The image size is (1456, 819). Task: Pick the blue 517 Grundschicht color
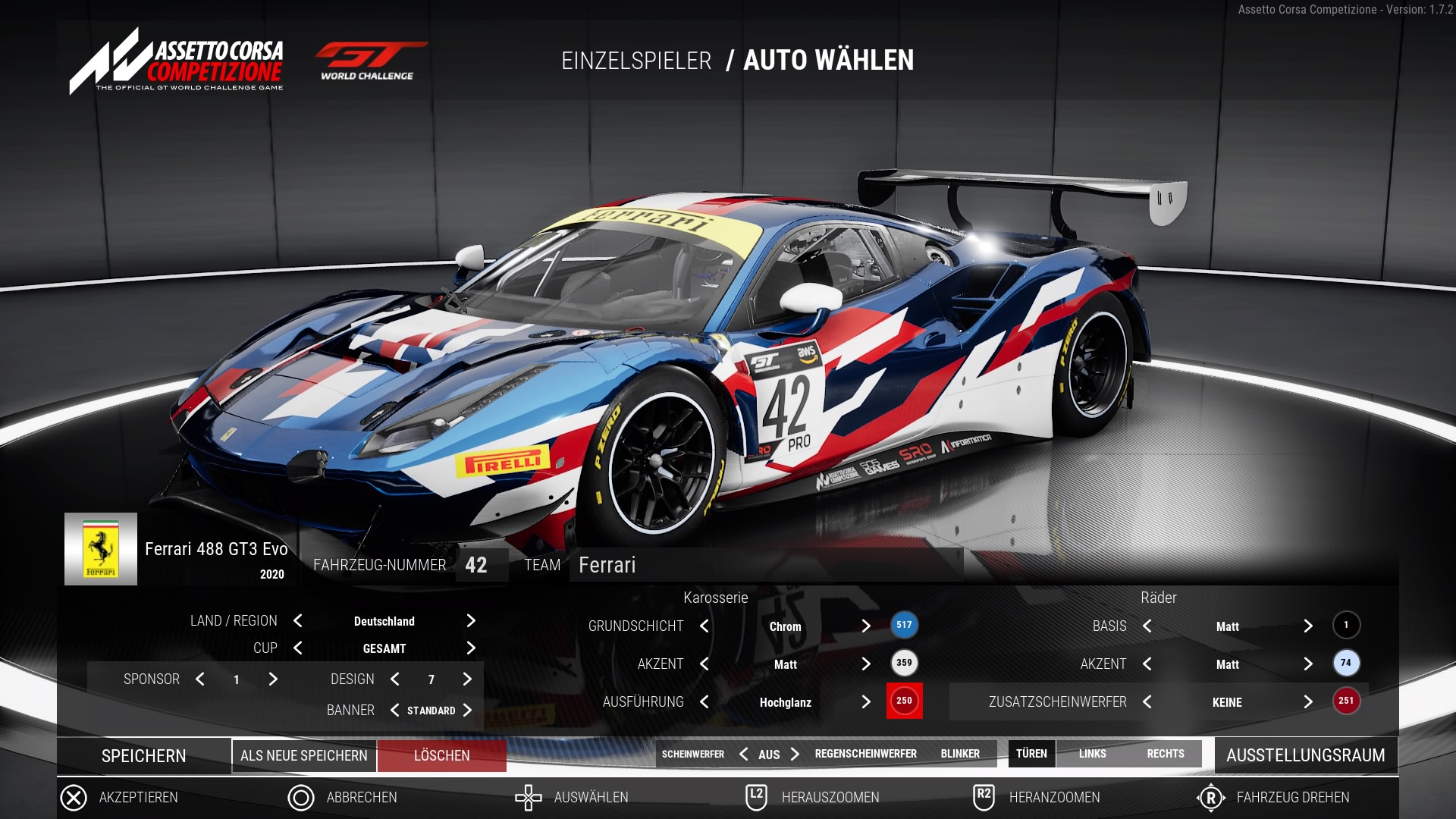(x=904, y=626)
